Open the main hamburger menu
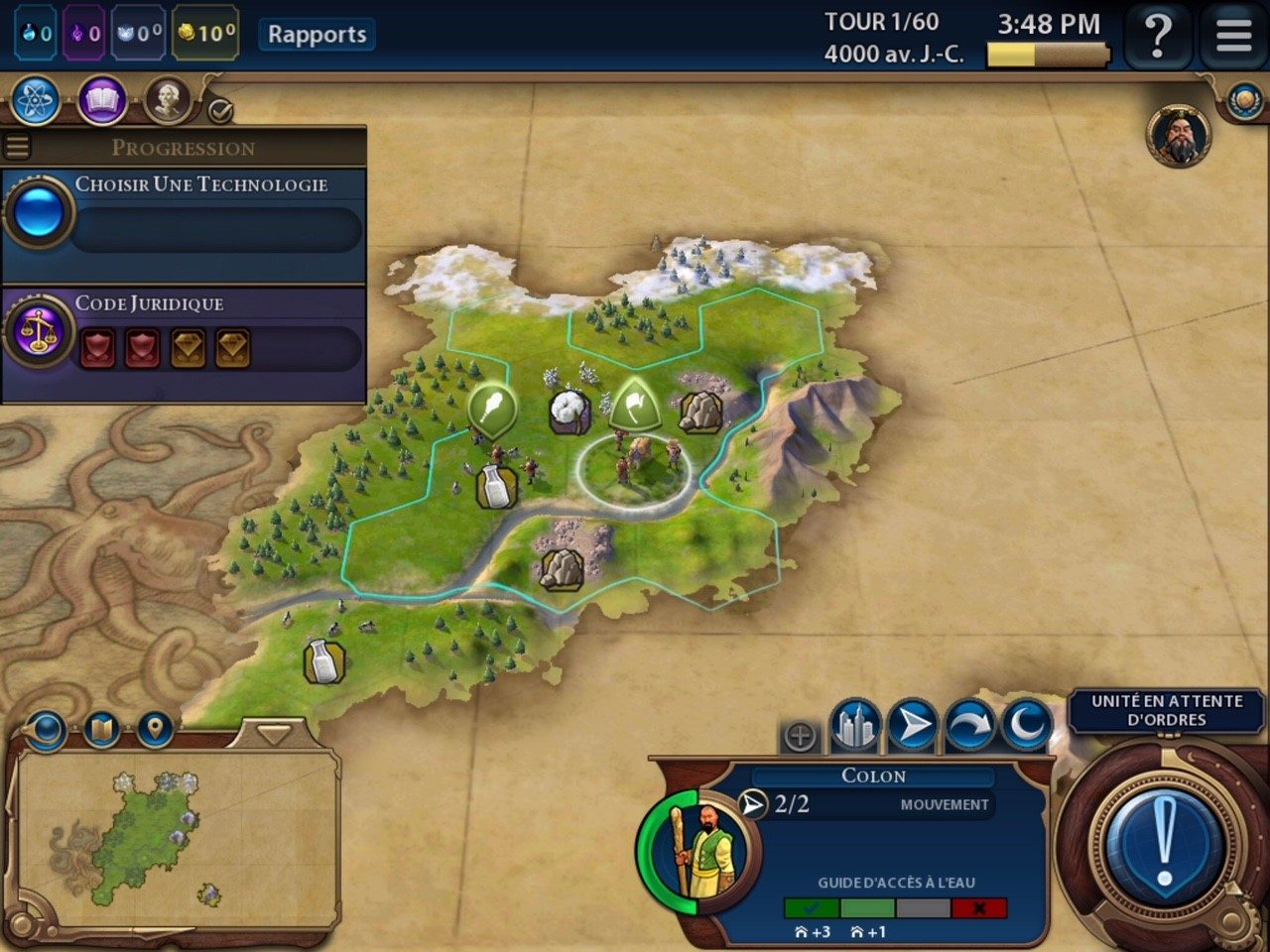1270x952 pixels. tap(1233, 36)
